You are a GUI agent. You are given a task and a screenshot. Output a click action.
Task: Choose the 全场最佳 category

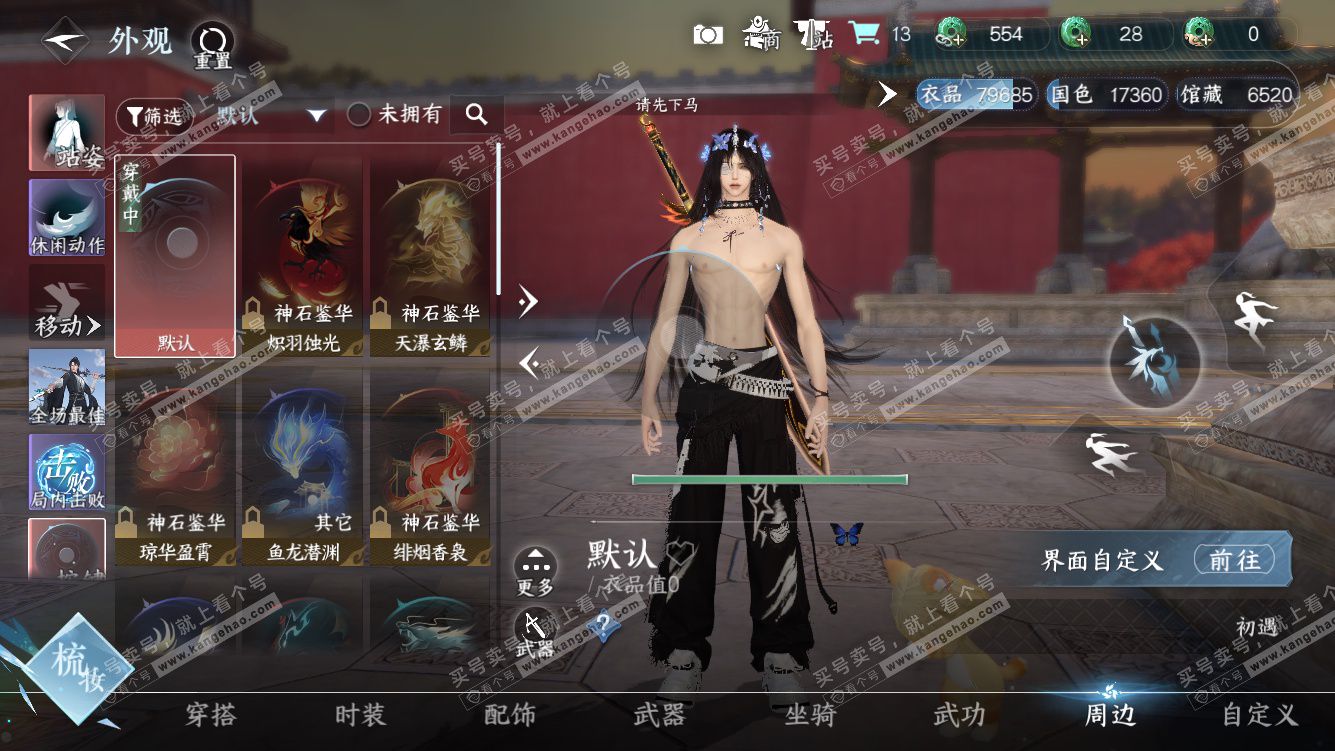coord(67,387)
